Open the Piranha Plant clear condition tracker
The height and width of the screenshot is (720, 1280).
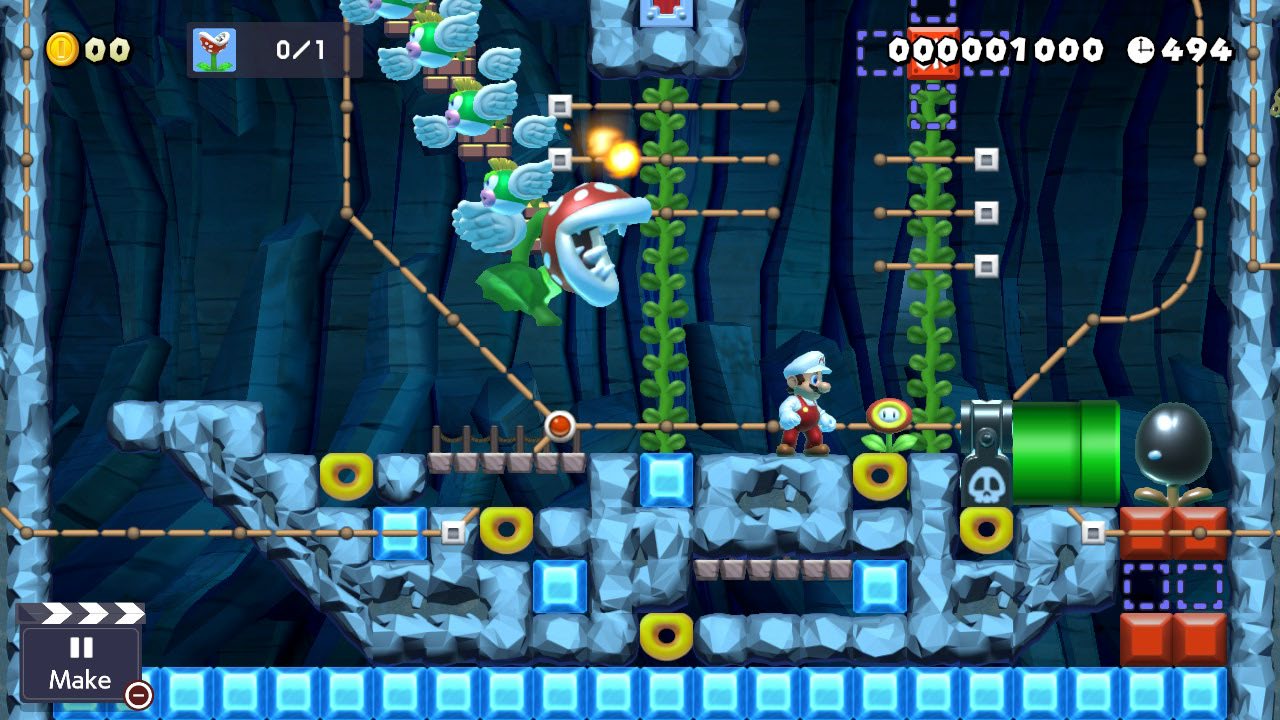[x=274, y=50]
